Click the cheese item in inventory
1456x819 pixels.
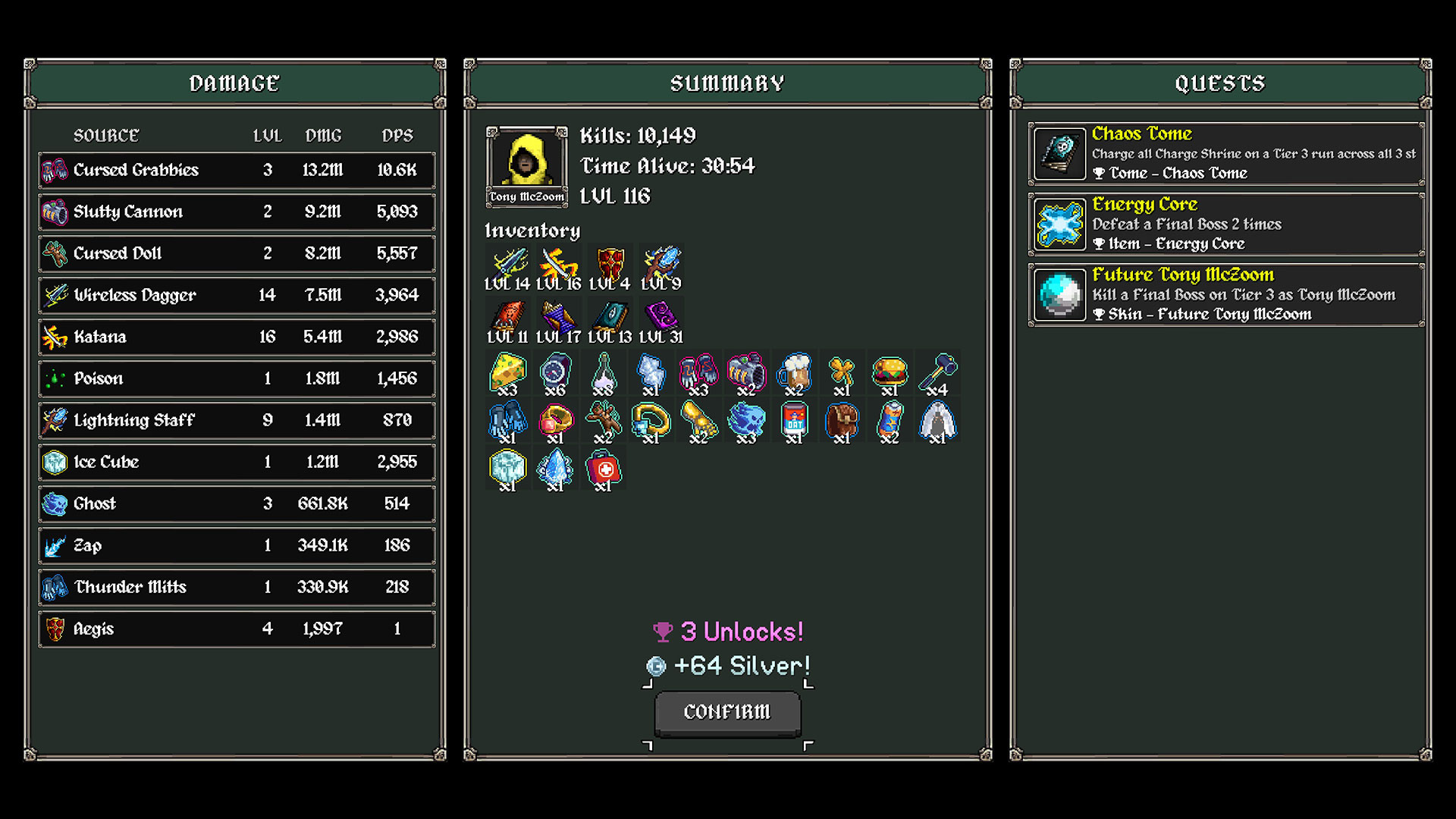pos(507,373)
